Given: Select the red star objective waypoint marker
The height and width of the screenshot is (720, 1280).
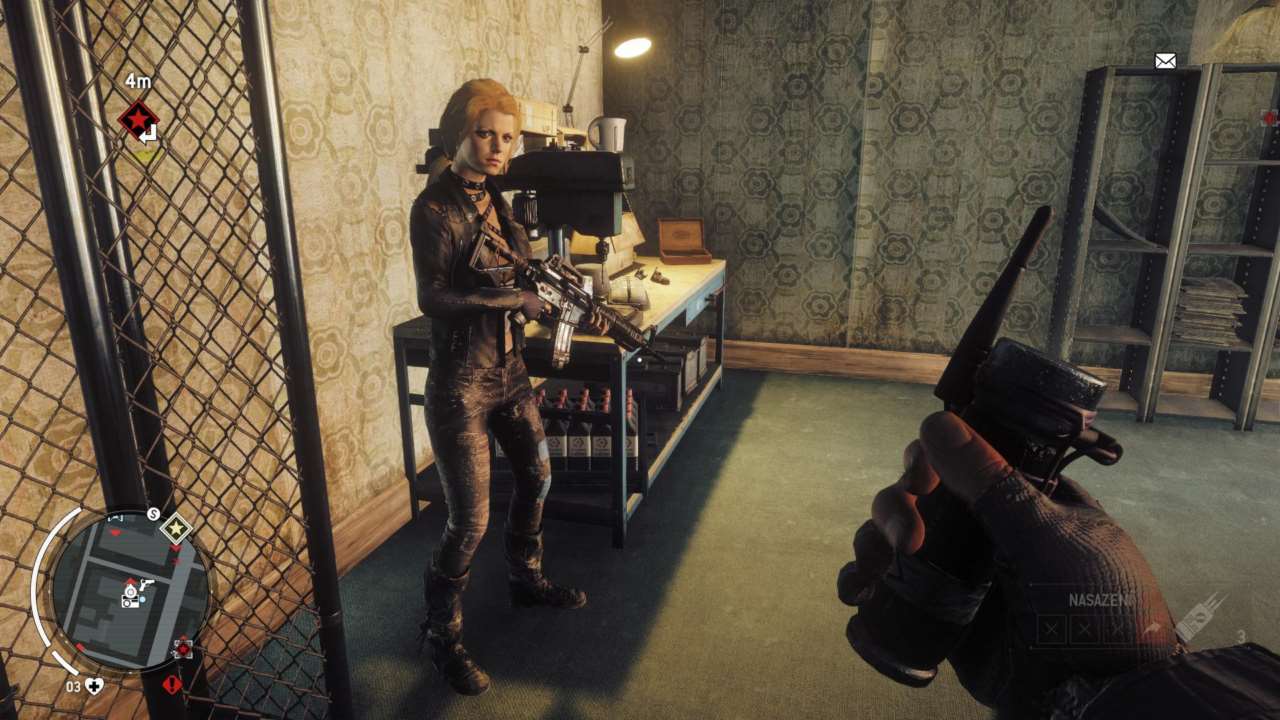Looking at the screenshot, I should coord(138,120).
